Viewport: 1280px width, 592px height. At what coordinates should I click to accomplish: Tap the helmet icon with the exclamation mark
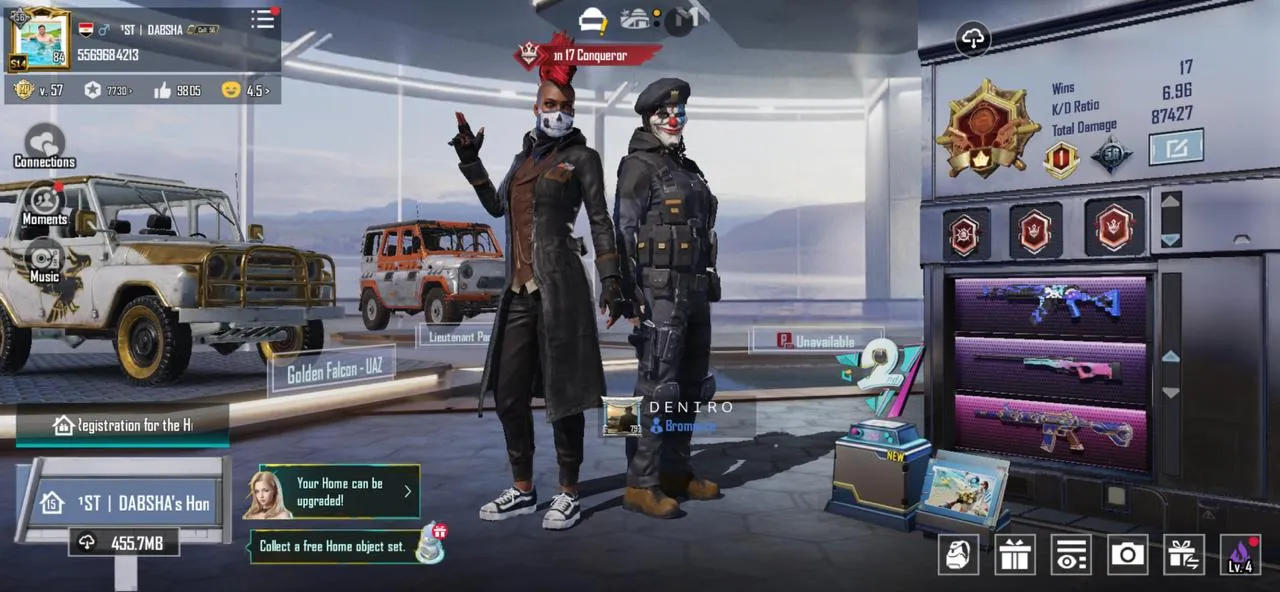point(594,19)
